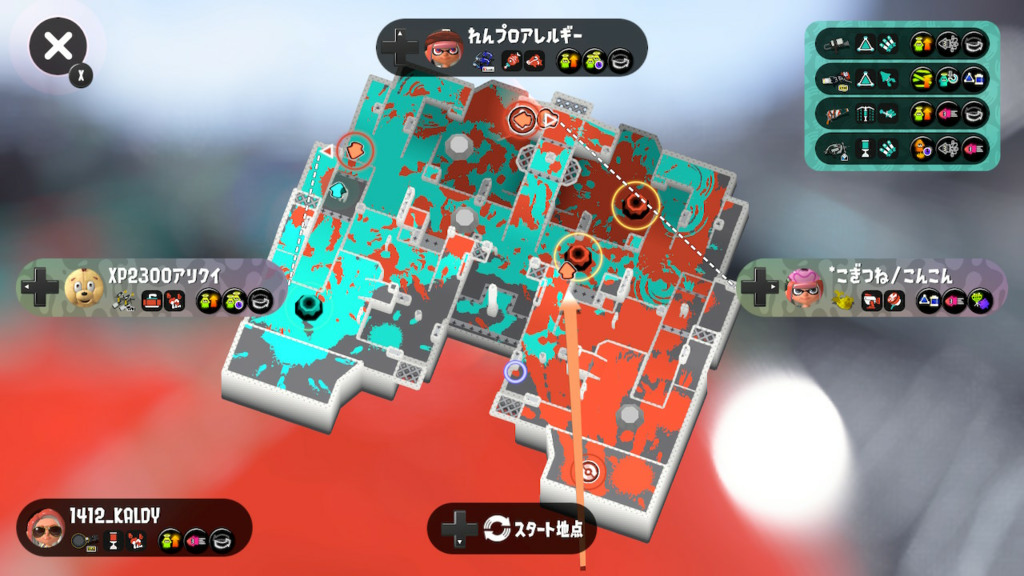Select the スタート地点 spawn point option
This screenshot has width=1024, height=576.
(x=512, y=528)
